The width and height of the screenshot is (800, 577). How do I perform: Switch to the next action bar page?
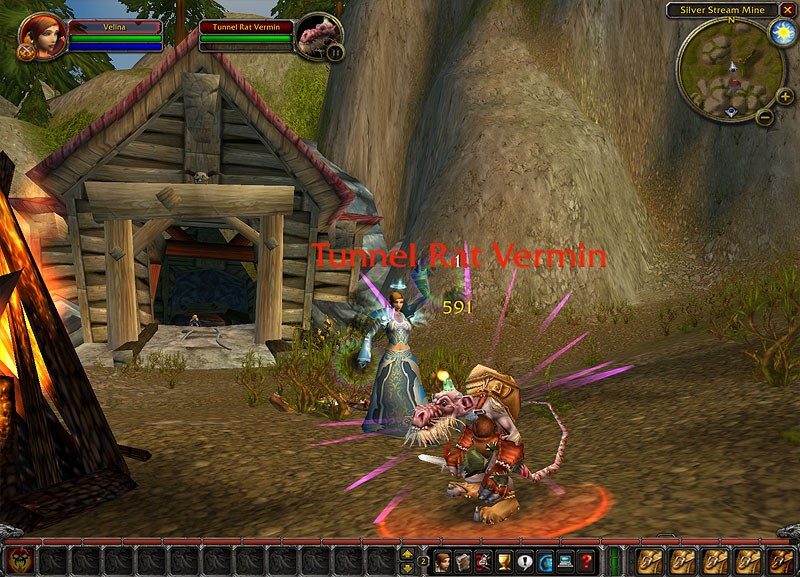tap(408, 553)
